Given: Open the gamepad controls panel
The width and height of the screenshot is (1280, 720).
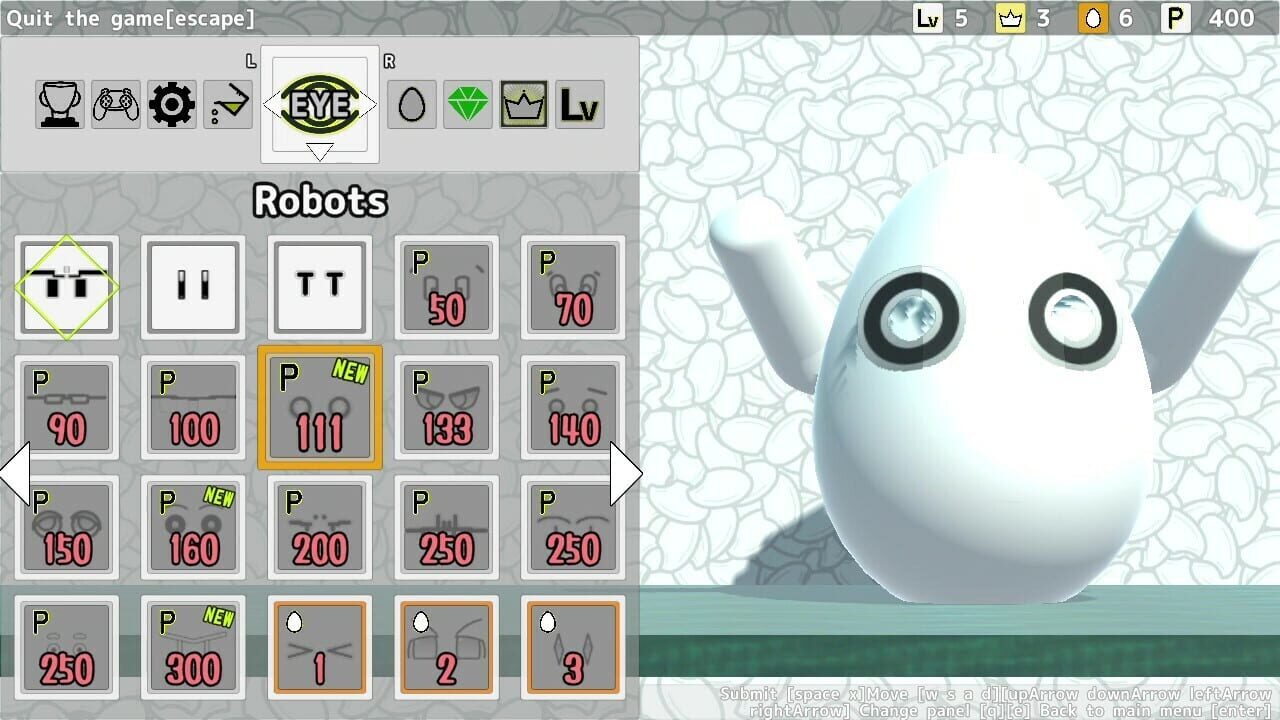Looking at the screenshot, I should click(115, 103).
